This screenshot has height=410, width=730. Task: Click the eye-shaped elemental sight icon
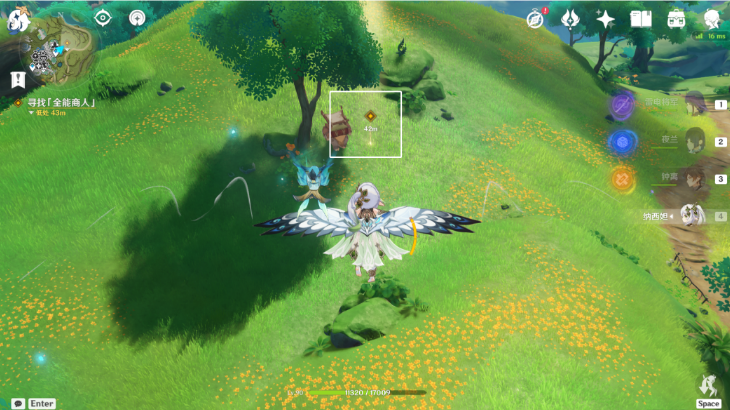point(102,18)
